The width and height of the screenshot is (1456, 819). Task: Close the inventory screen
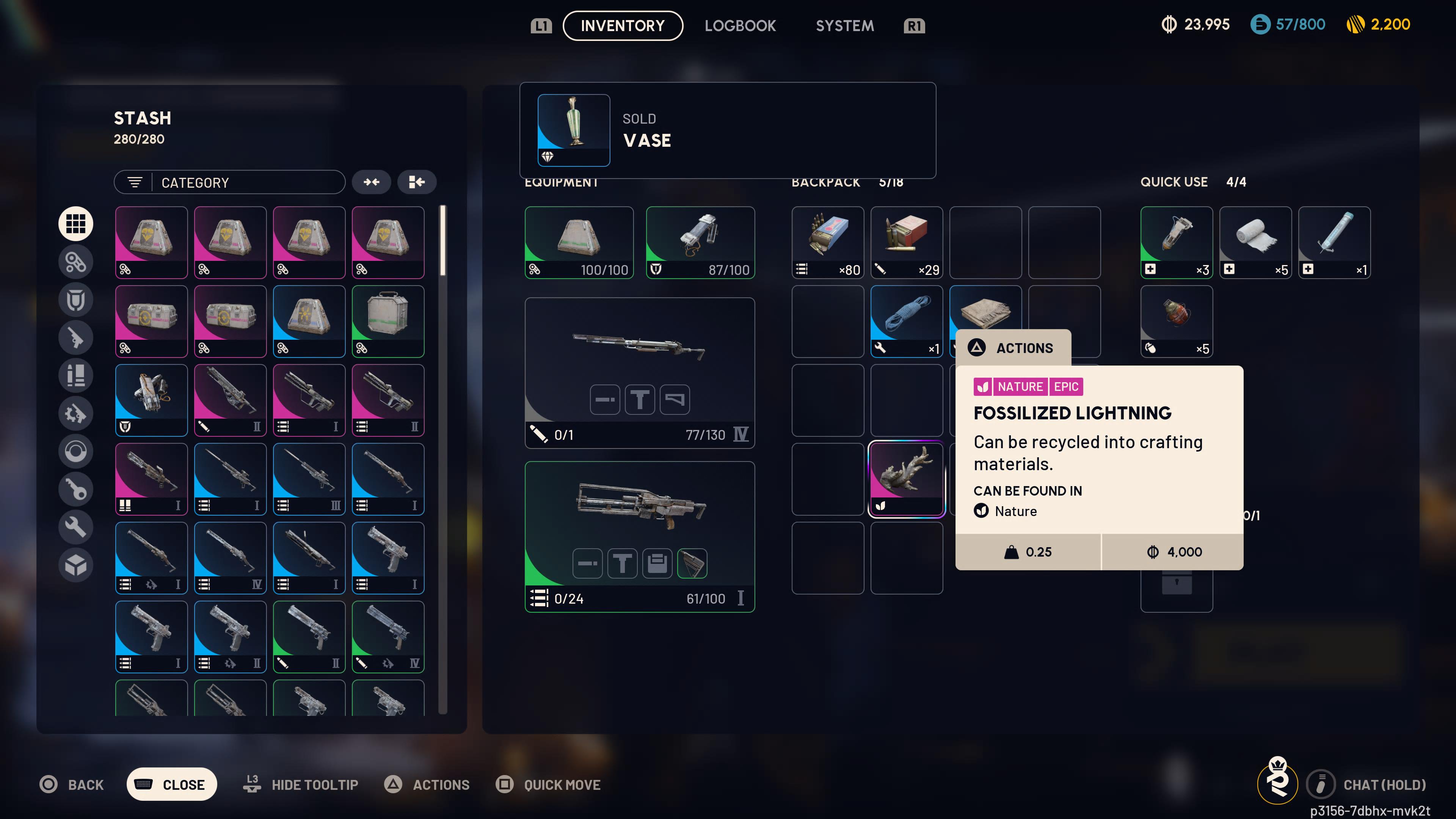point(171,784)
